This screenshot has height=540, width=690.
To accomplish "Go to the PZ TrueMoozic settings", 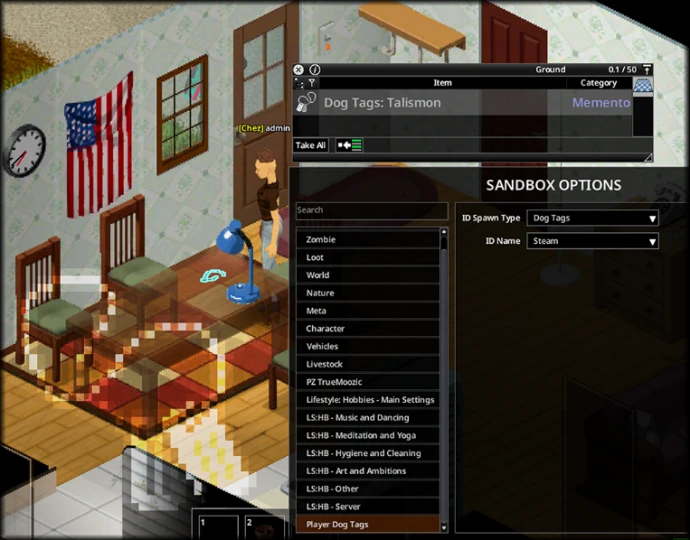I will pyautogui.click(x=367, y=382).
